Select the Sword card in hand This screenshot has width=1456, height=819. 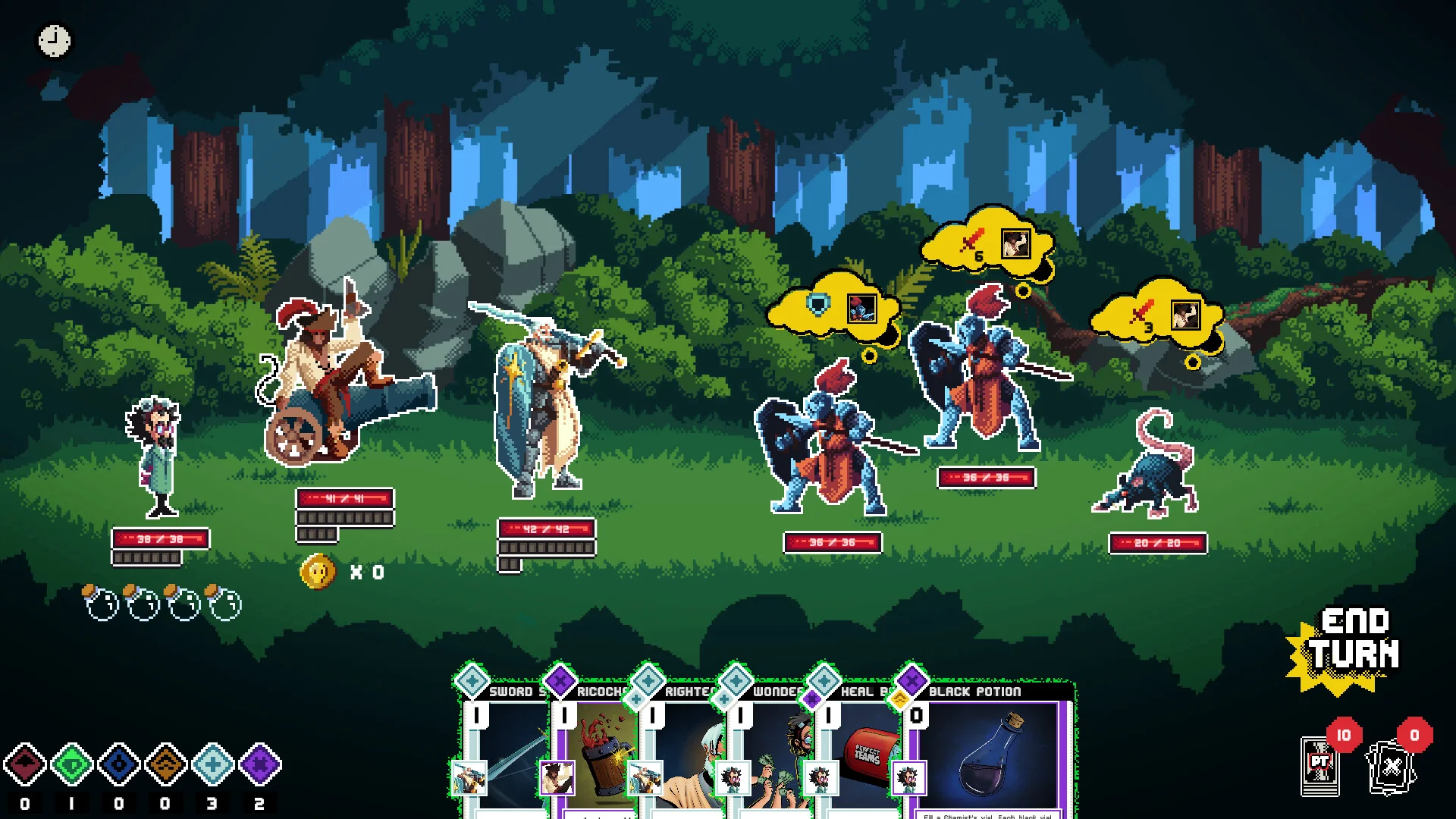[504, 751]
